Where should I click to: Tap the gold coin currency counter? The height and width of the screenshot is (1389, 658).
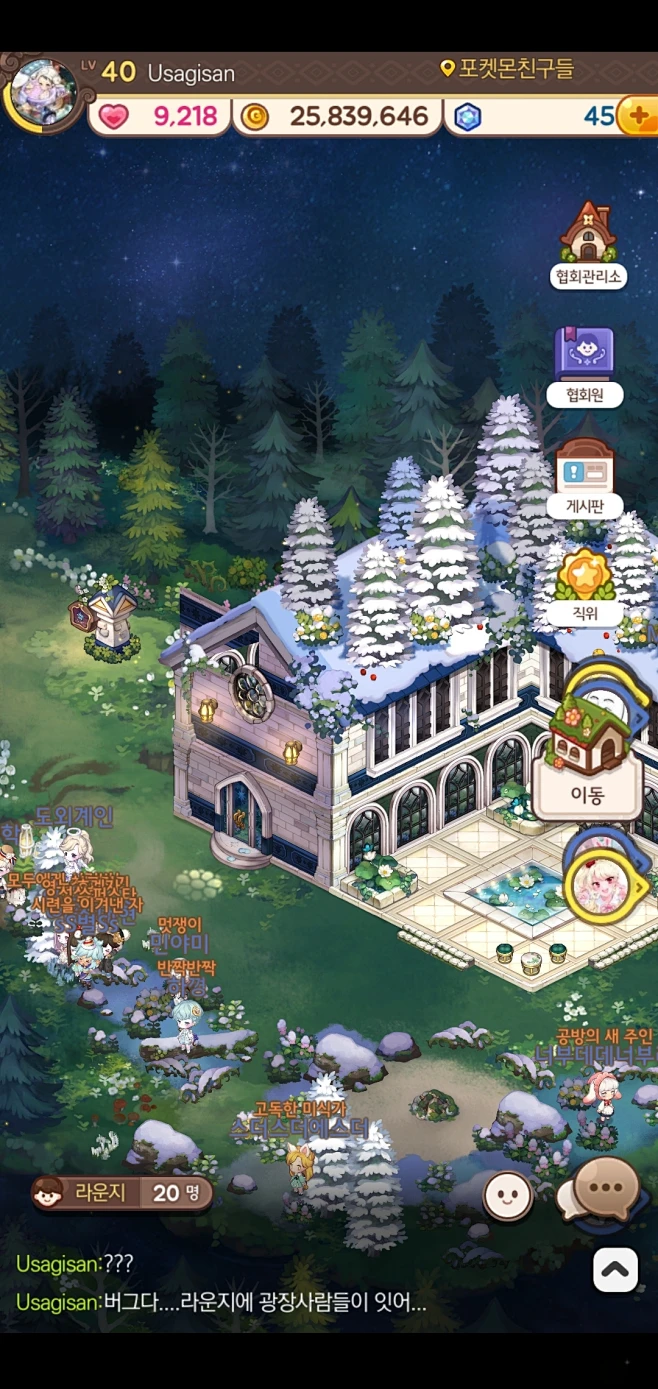point(338,117)
